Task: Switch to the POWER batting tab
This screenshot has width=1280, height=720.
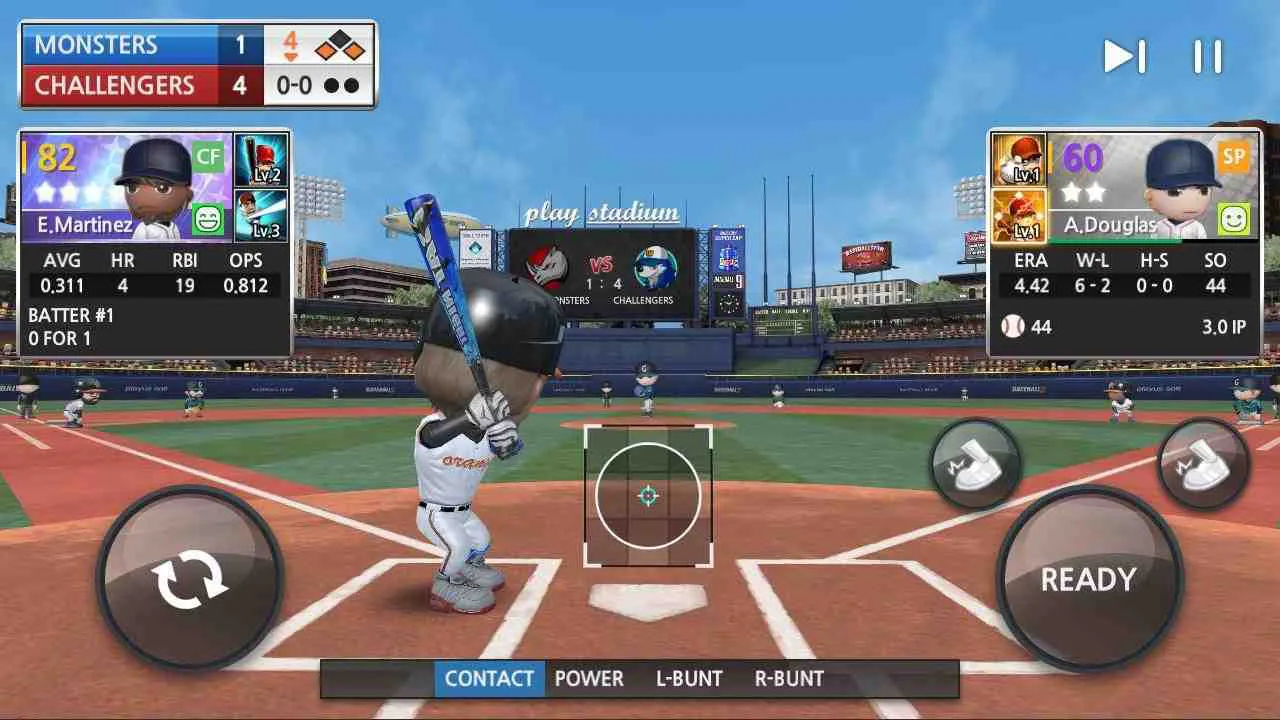Action: [590, 678]
